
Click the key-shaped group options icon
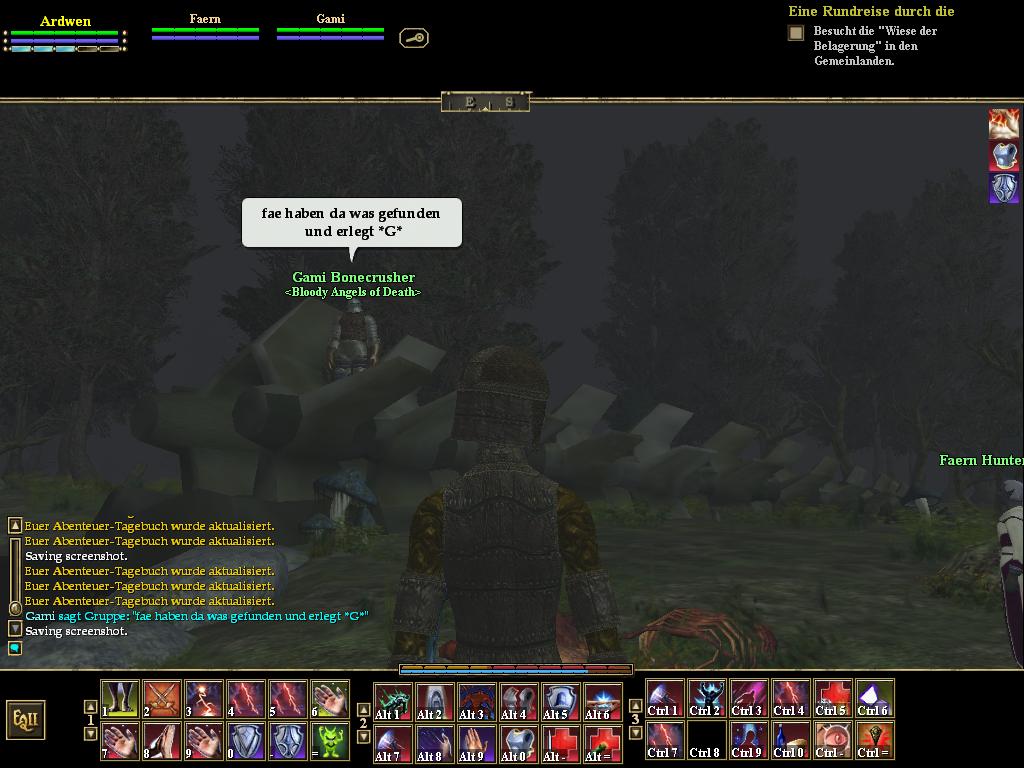click(x=414, y=38)
